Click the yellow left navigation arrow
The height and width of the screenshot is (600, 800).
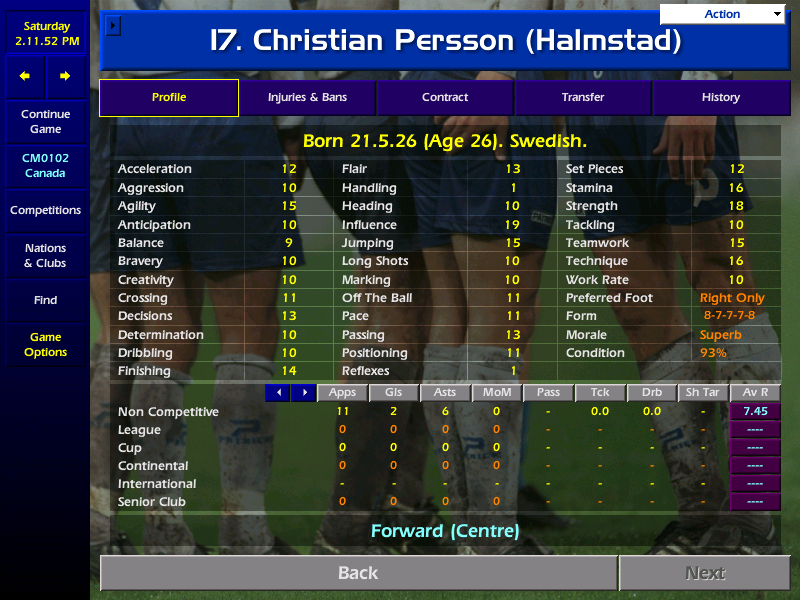(x=25, y=76)
